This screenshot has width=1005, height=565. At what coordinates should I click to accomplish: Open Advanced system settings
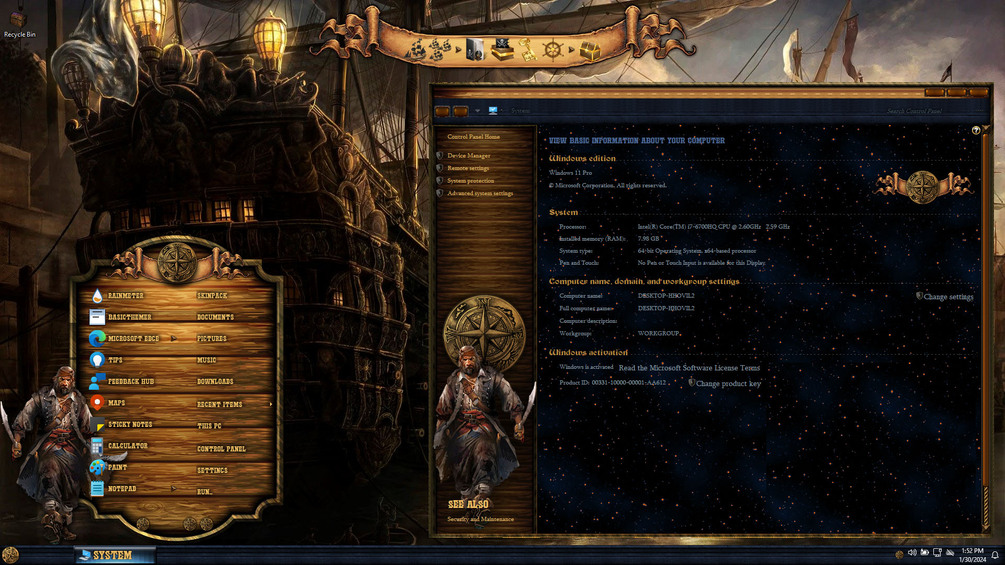[x=480, y=193]
